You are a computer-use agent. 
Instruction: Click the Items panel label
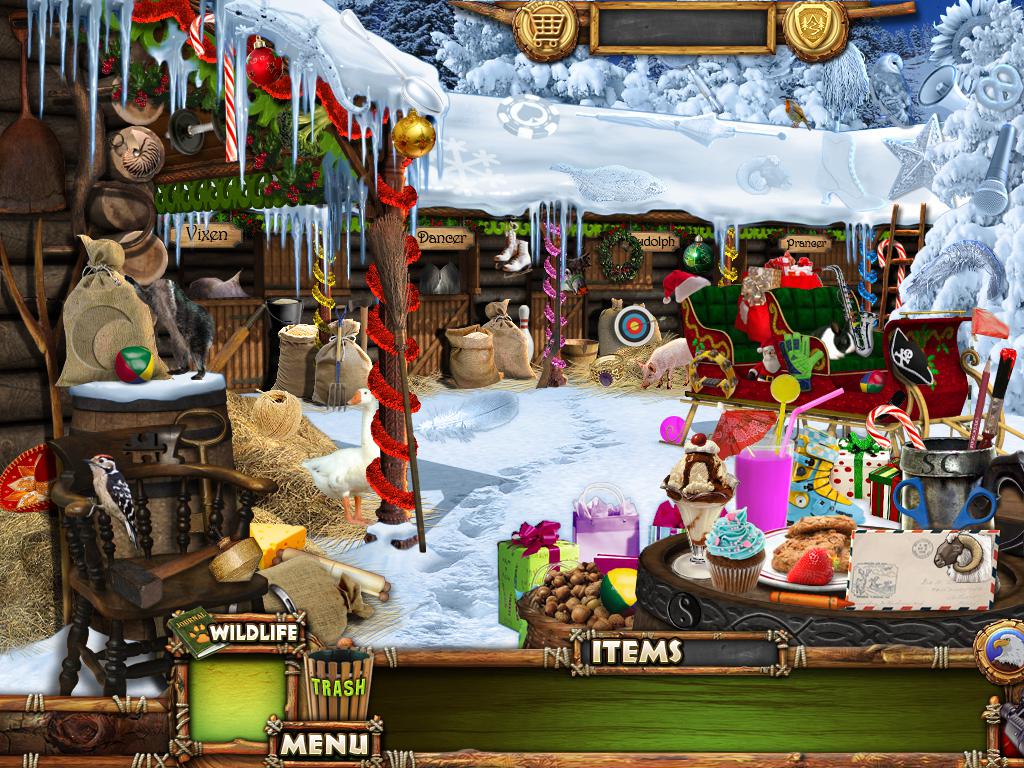pyautogui.click(x=636, y=652)
